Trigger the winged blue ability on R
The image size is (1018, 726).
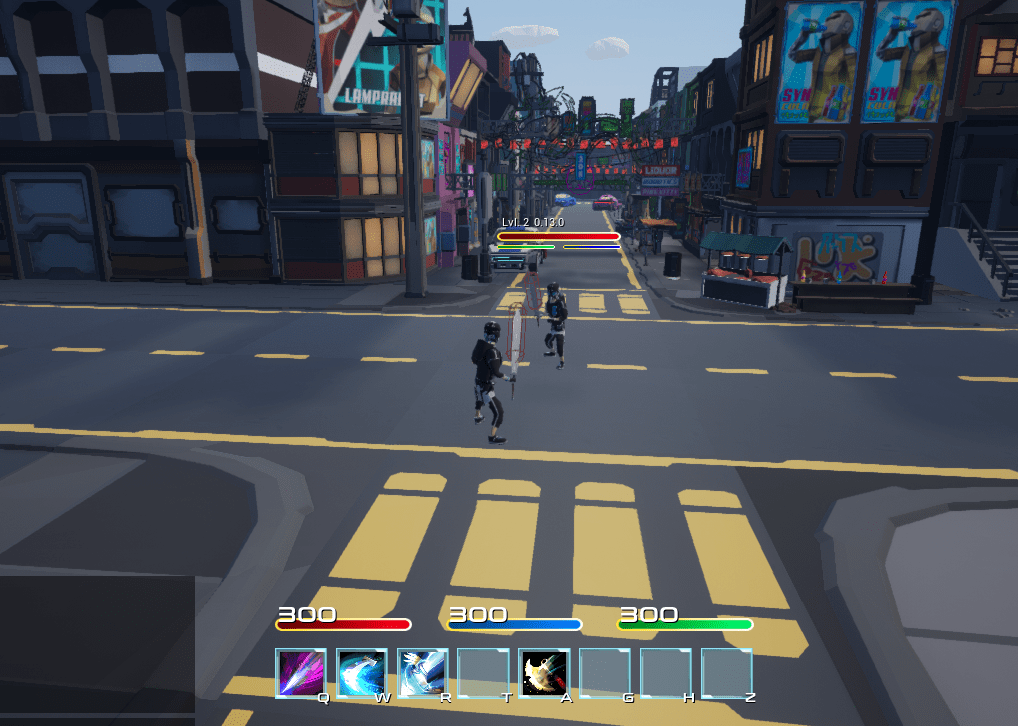point(423,673)
